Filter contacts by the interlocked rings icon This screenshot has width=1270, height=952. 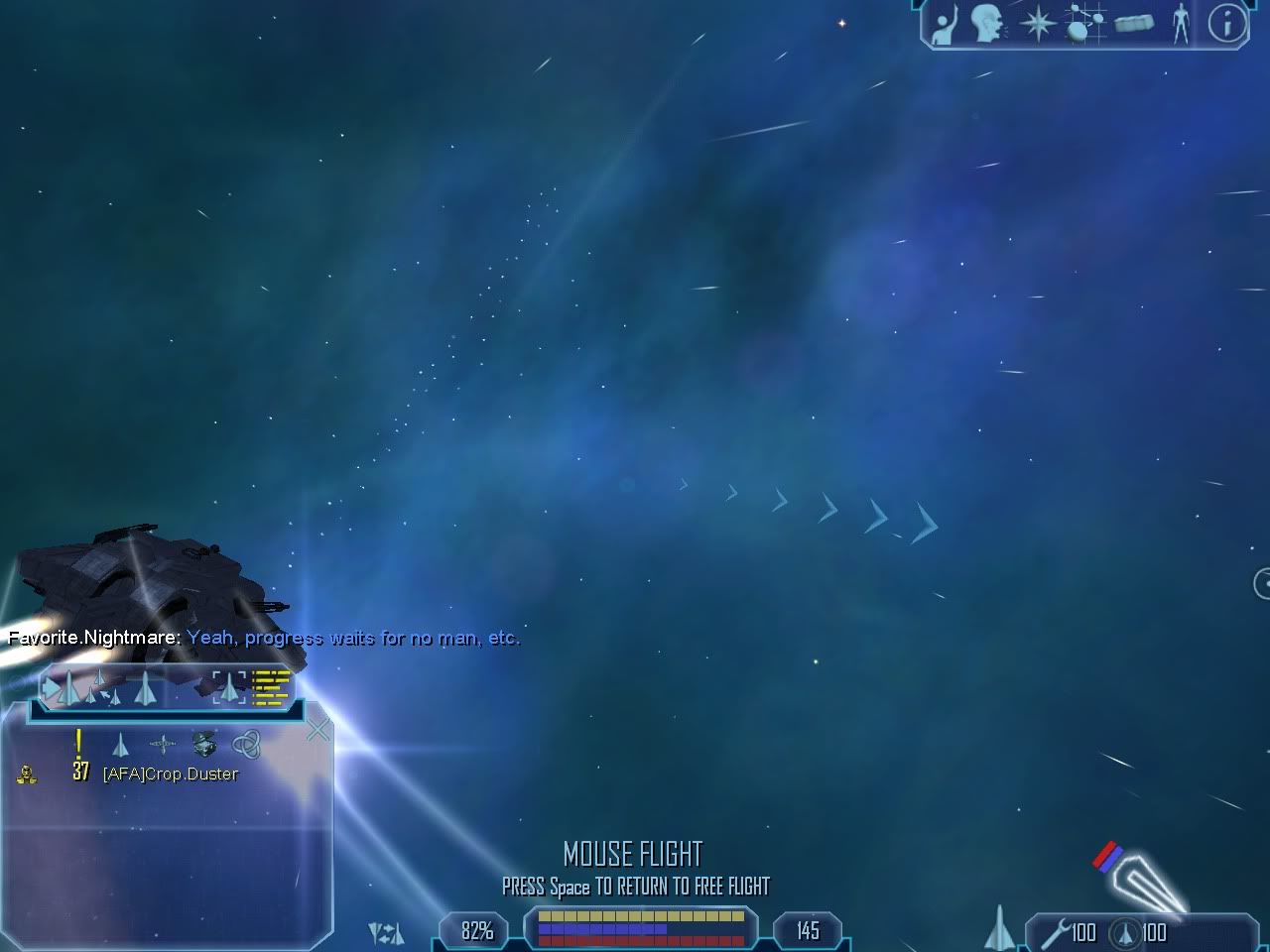coord(245,744)
